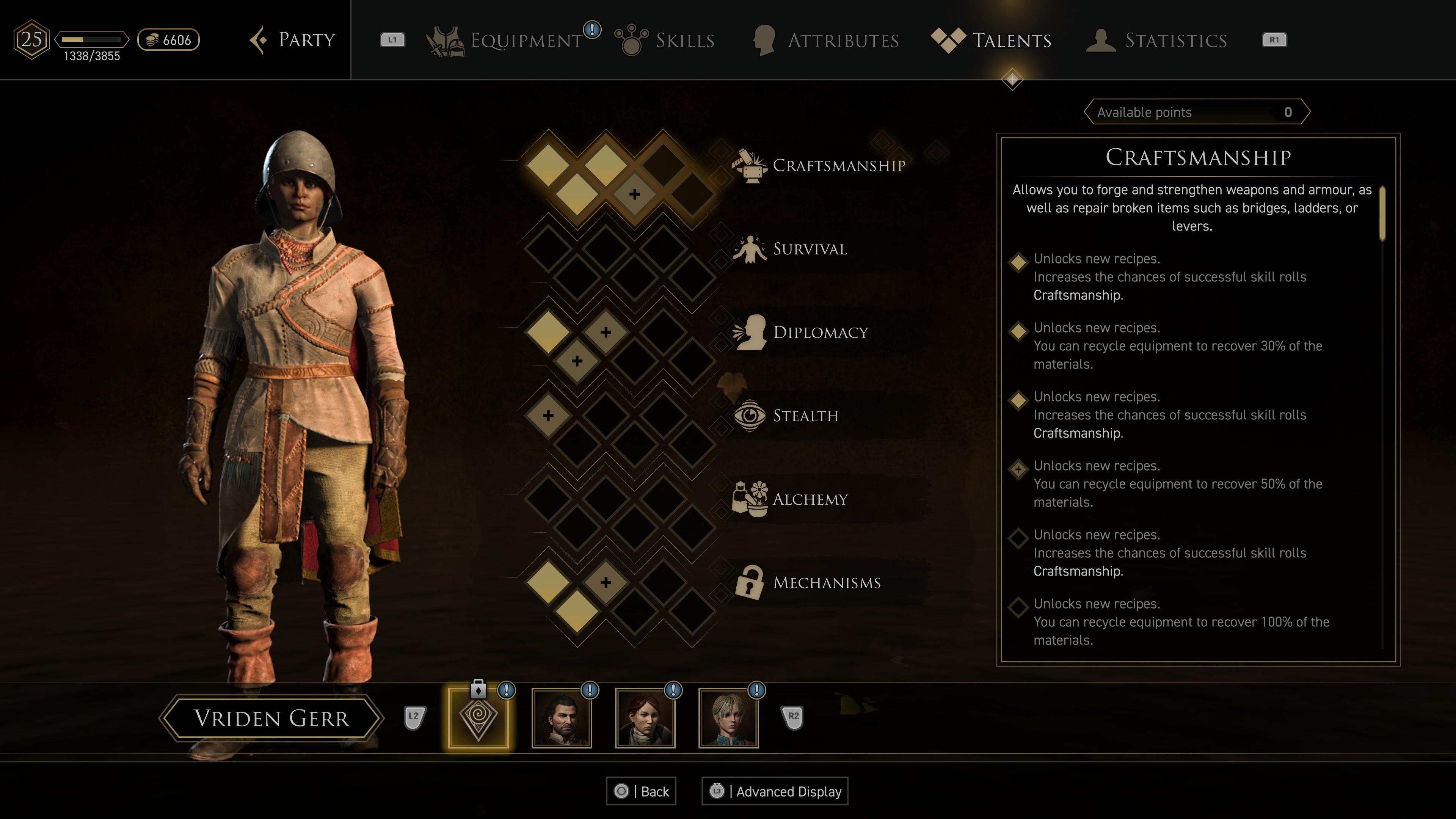The image size is (1456, 819).
Task: Add a point to Mechanisms' plus node
Action: click(x=606, y=582)
